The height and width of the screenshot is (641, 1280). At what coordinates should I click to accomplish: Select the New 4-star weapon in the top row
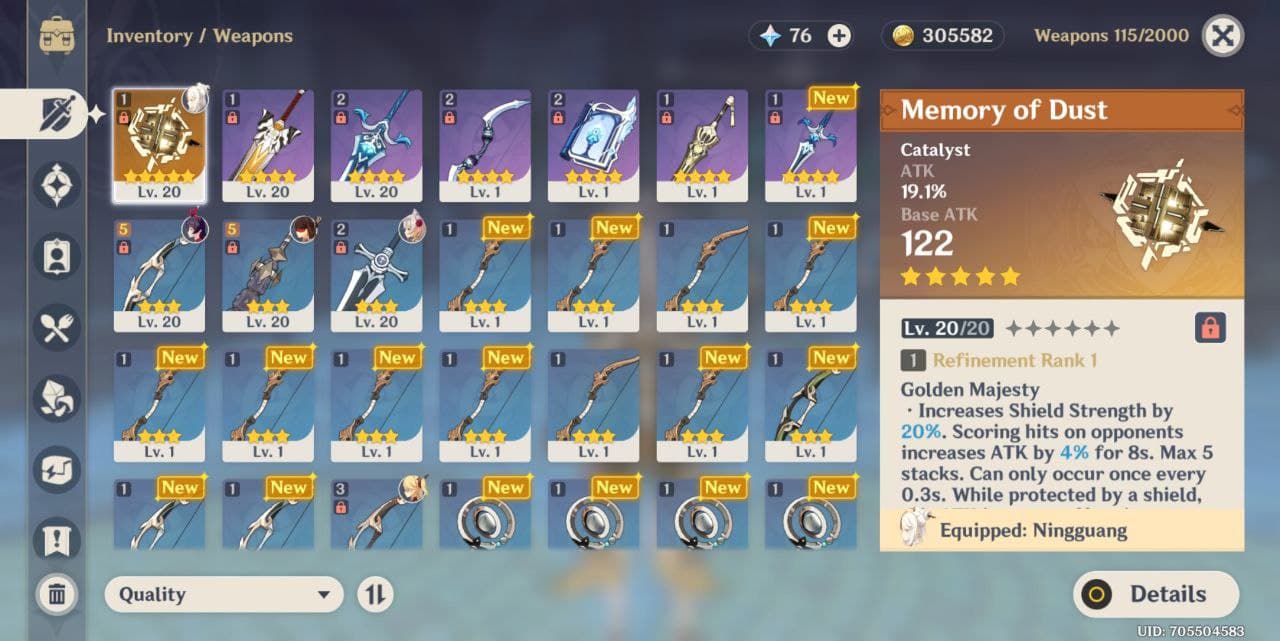coord(811,145)
